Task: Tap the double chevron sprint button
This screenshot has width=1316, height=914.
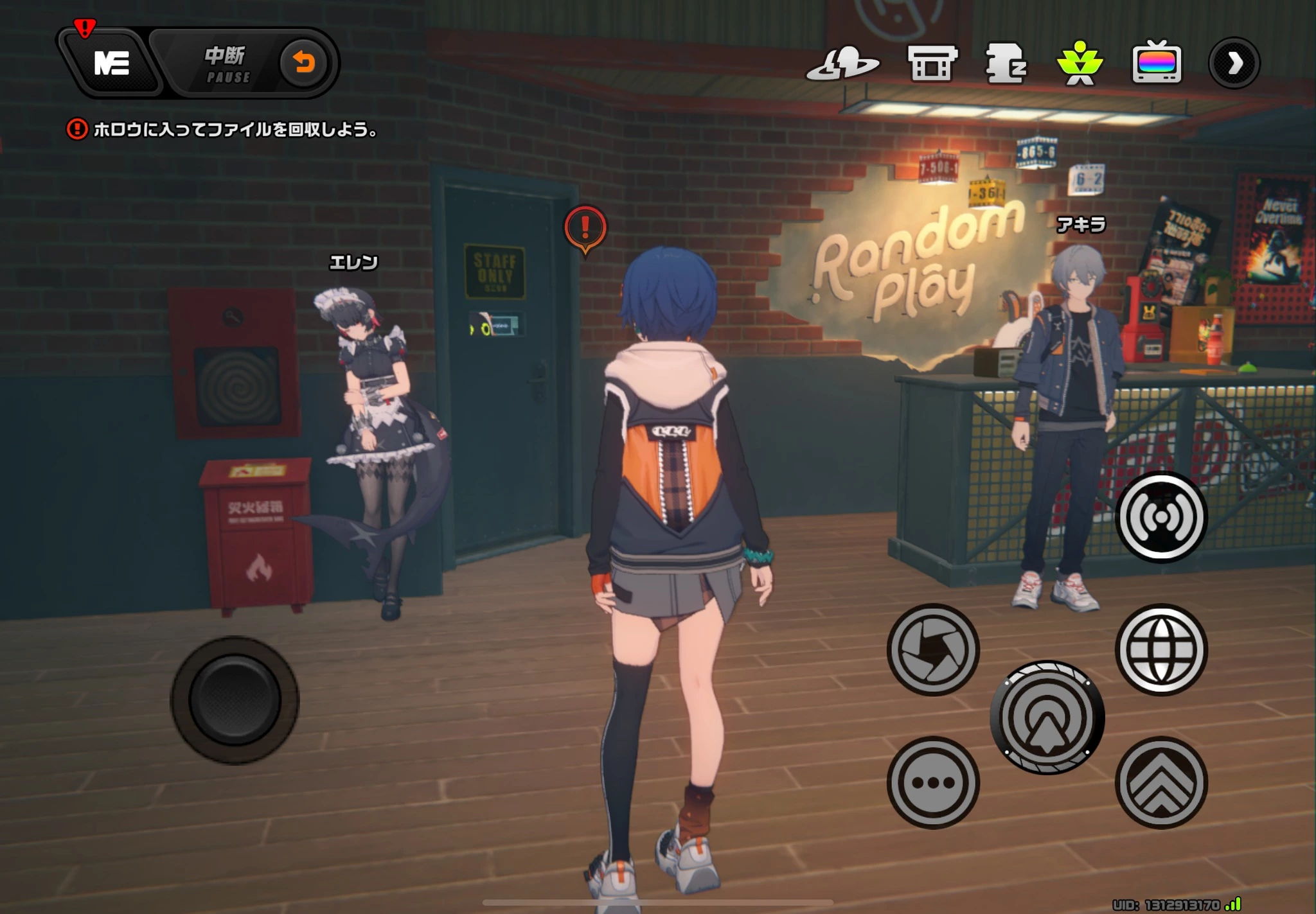Action: [x=1161, y=782]
